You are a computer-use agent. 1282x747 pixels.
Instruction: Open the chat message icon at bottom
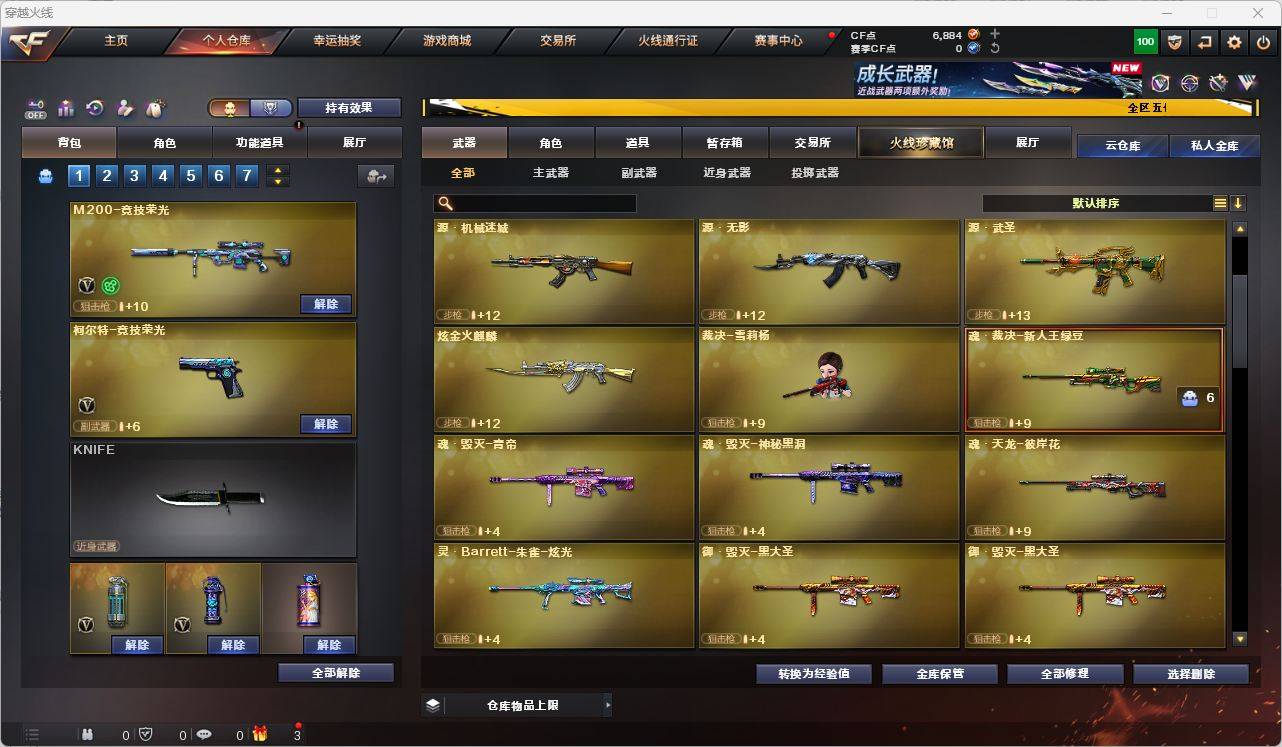pos(204,735)
